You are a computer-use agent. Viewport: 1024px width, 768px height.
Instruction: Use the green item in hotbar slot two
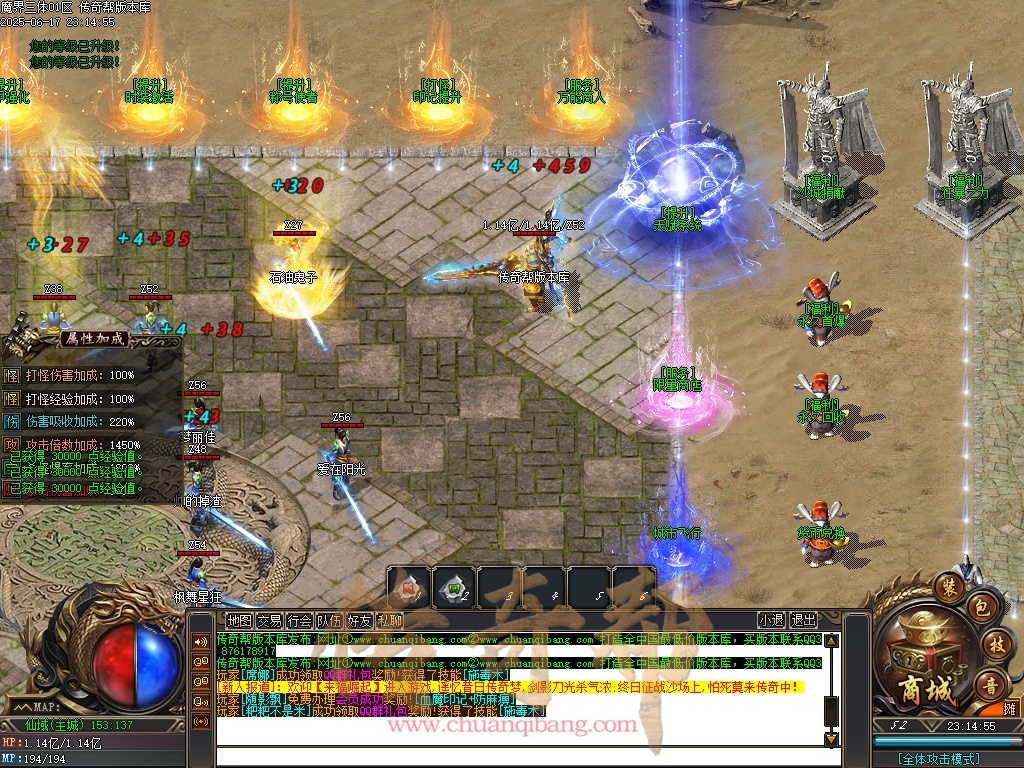click(454, 588)
